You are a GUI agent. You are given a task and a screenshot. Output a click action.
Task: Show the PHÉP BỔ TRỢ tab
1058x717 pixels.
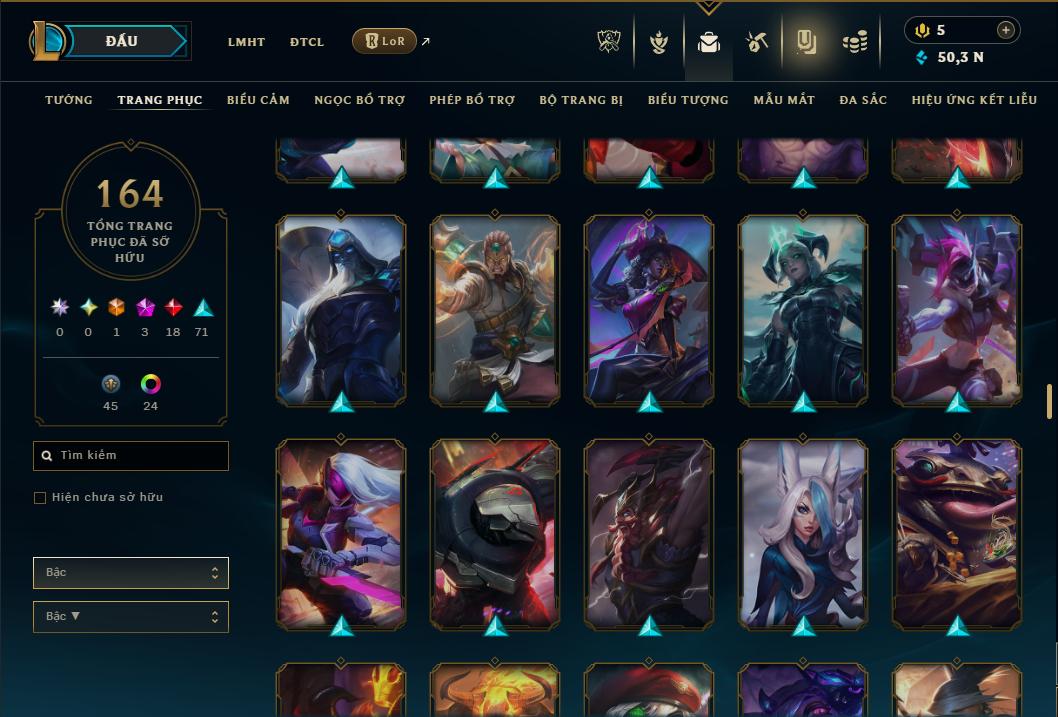(472, 100)
